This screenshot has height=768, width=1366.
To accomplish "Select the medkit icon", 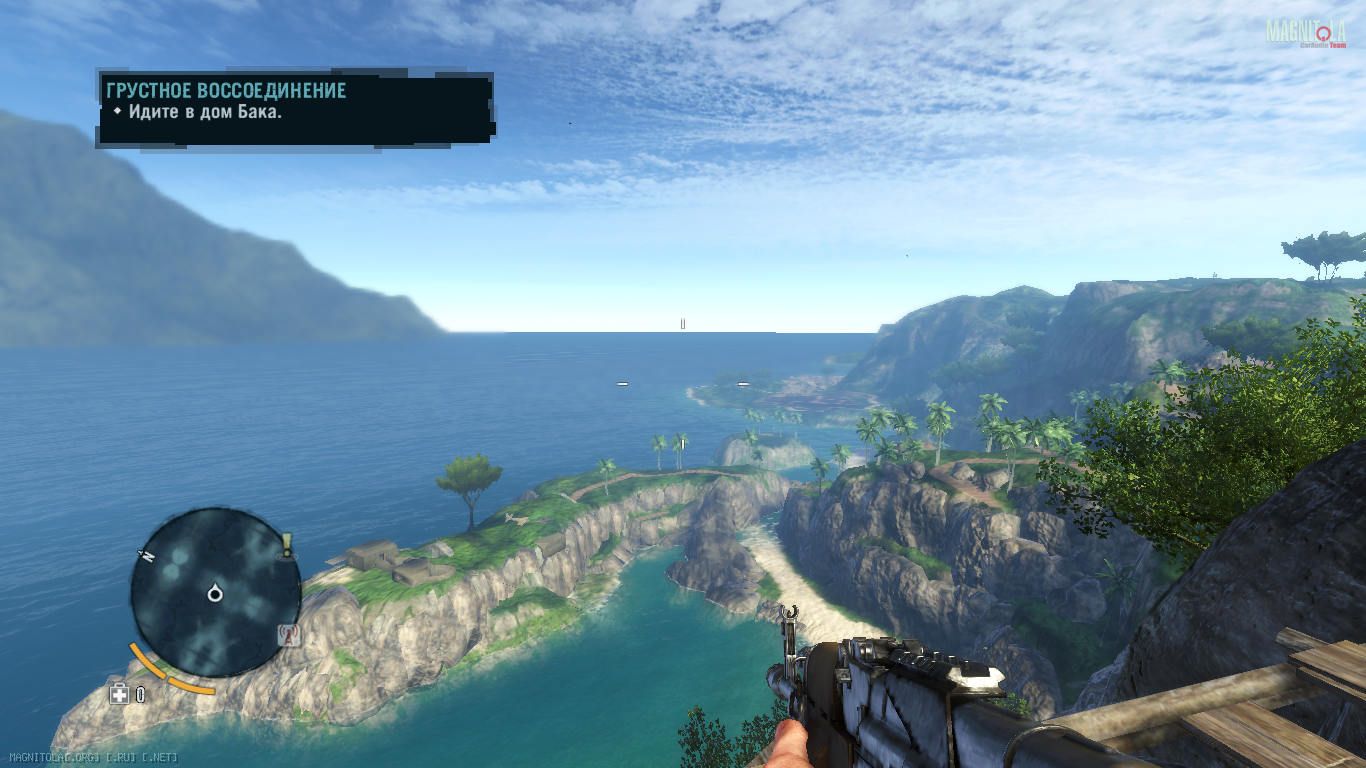I will pos(119,693).
